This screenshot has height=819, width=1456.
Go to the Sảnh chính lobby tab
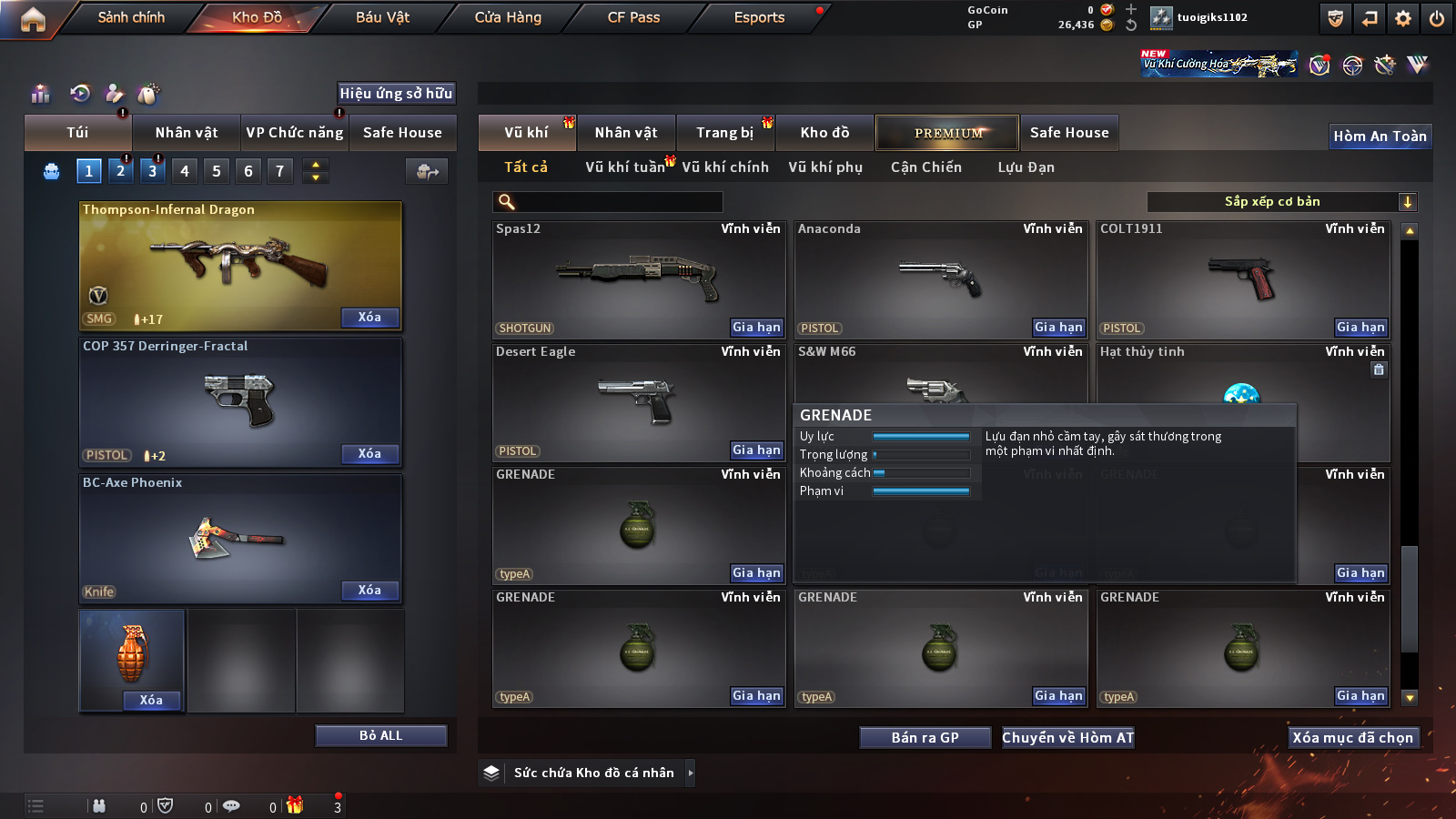click(131, 17)
